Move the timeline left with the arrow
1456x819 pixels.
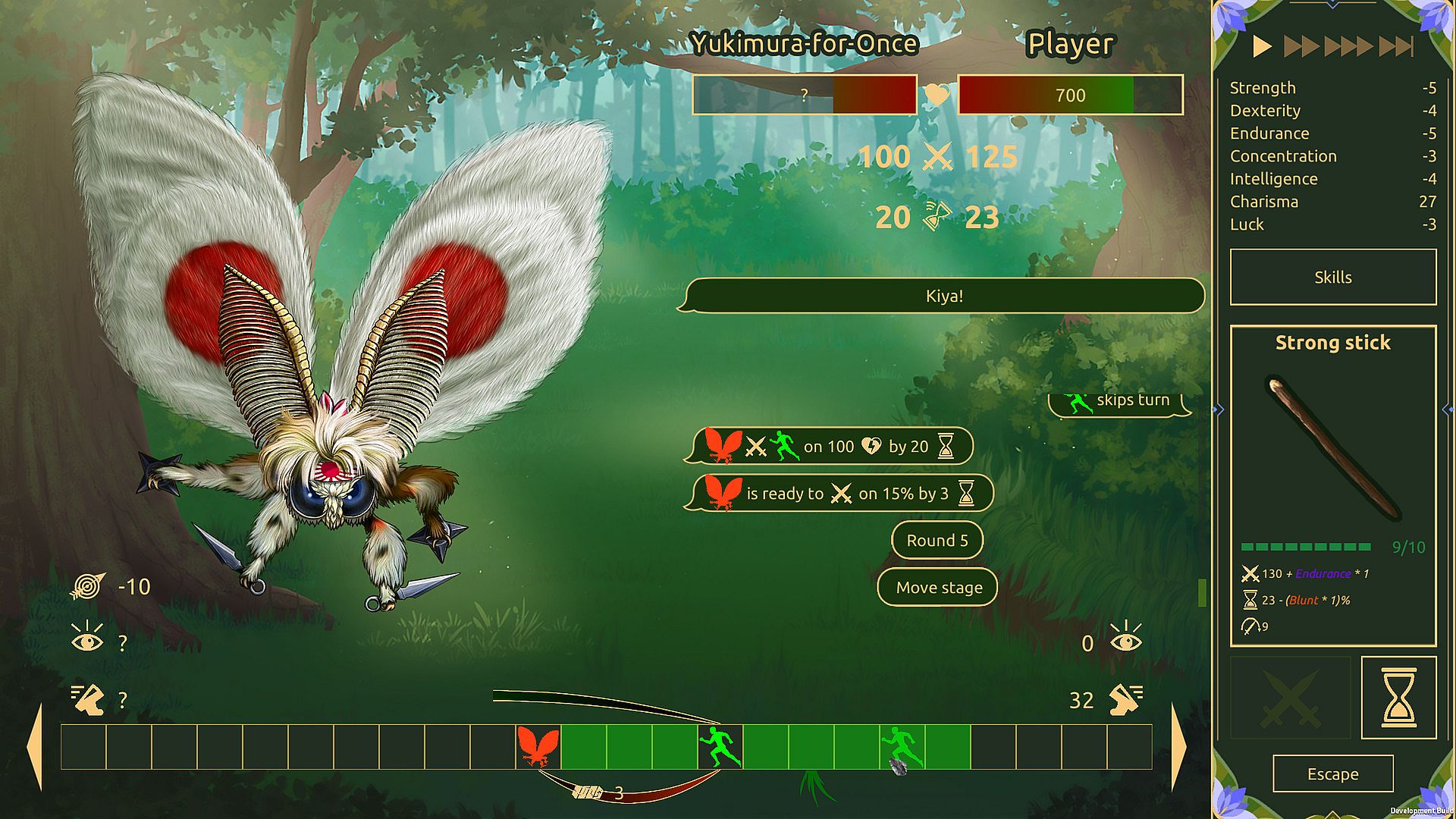(35, 747)
